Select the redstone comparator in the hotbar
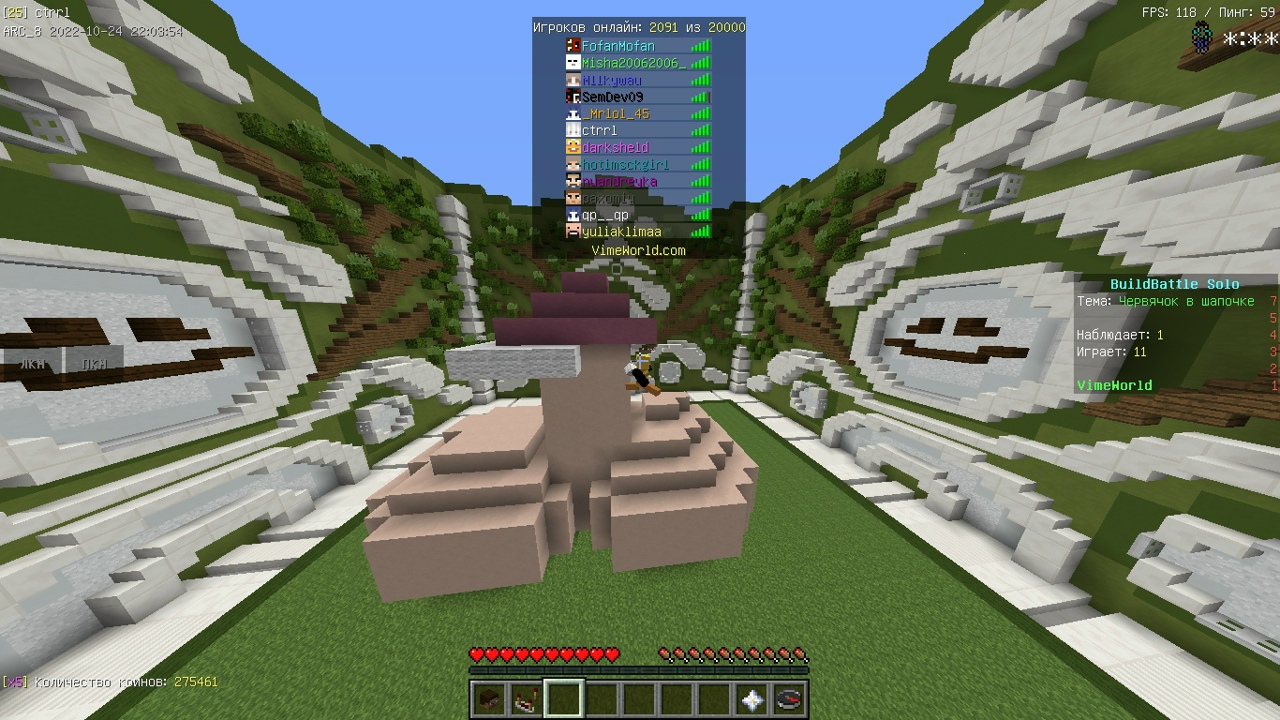Image resolution: width=1280 pixels, height=720 pixels. [x=526, y=699]
